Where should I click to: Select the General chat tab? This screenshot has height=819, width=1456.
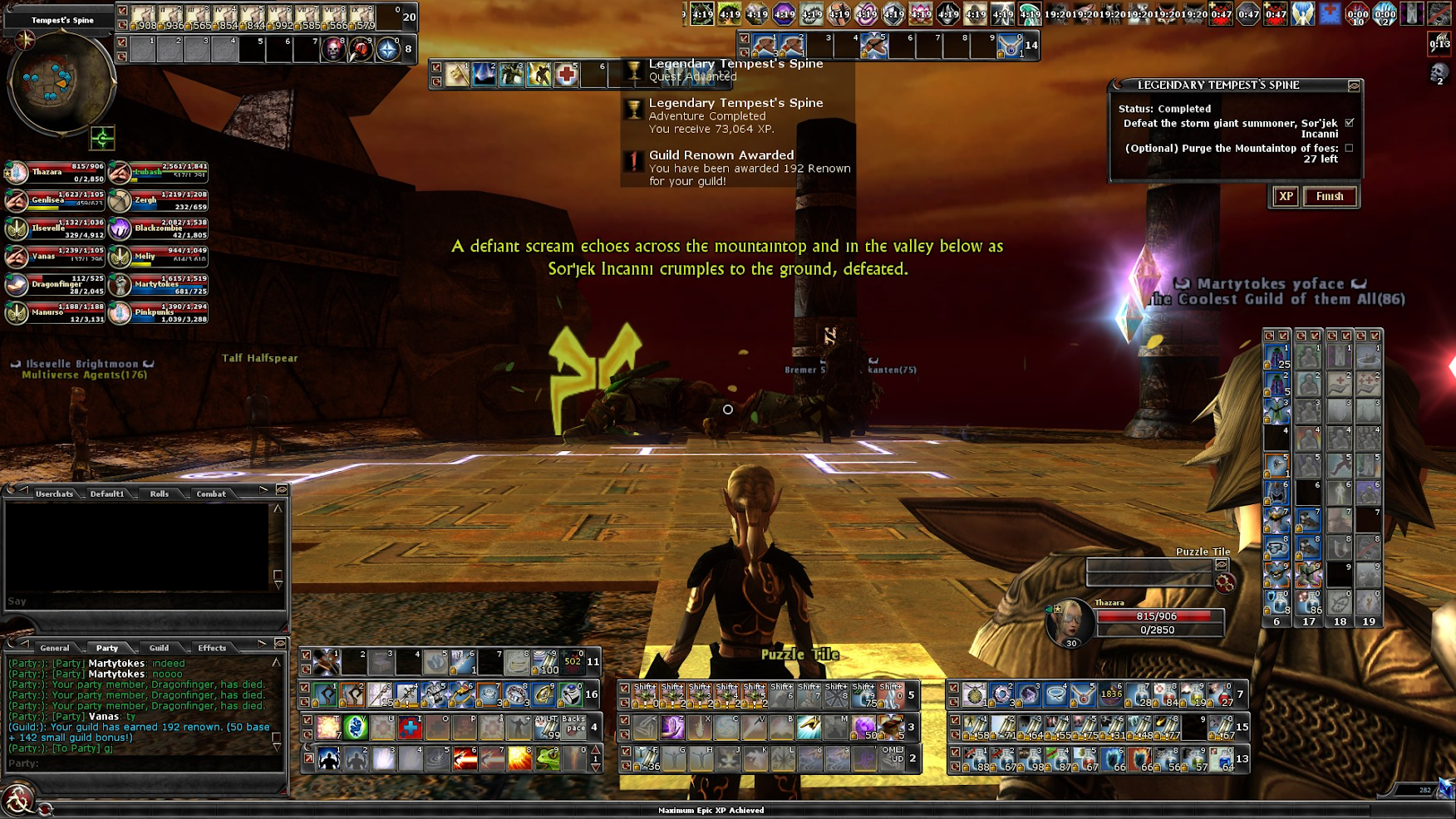tap(55, 648)
